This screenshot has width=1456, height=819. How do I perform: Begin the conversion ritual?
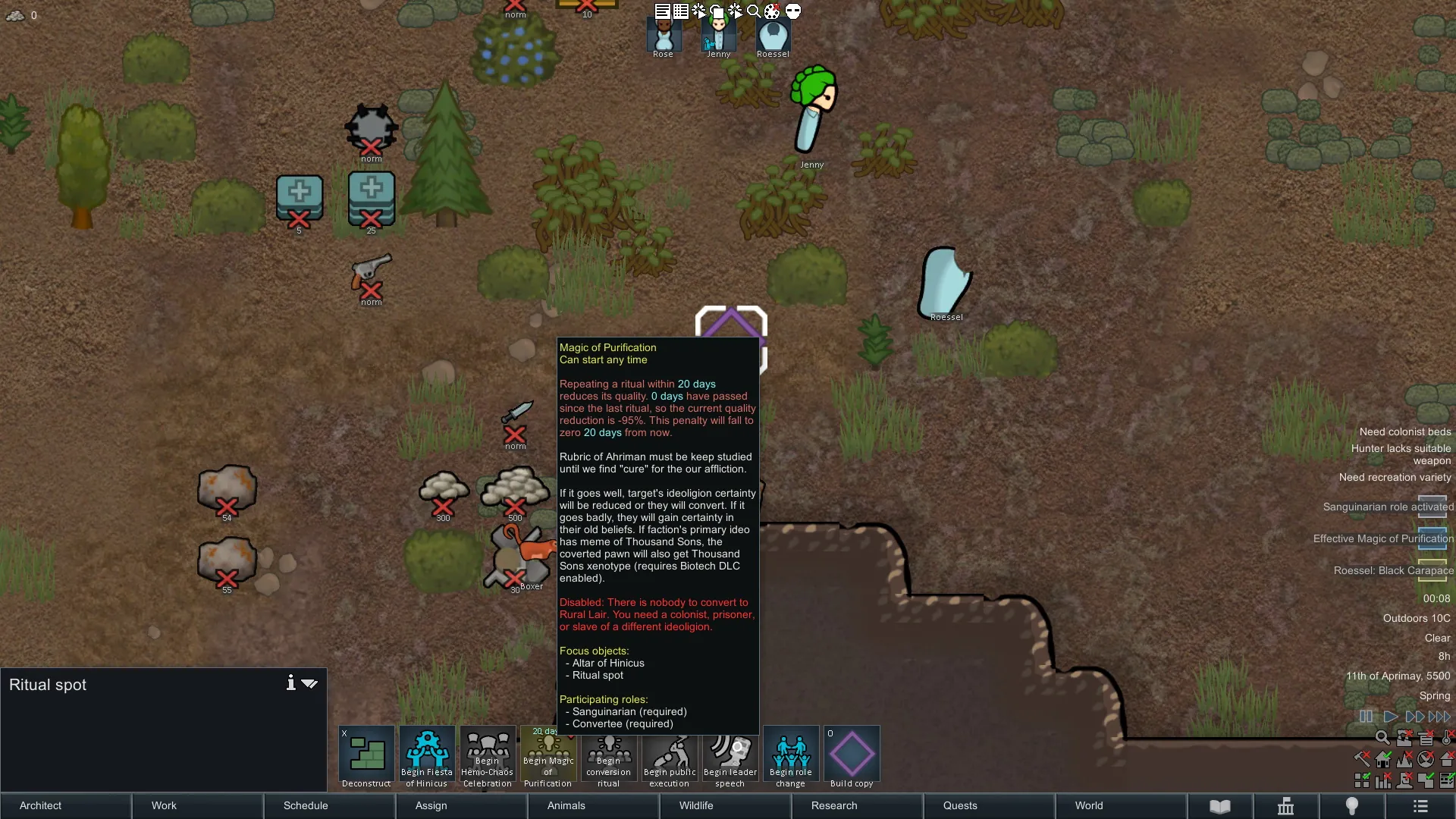pyautogui.click(x=608, y=757)
